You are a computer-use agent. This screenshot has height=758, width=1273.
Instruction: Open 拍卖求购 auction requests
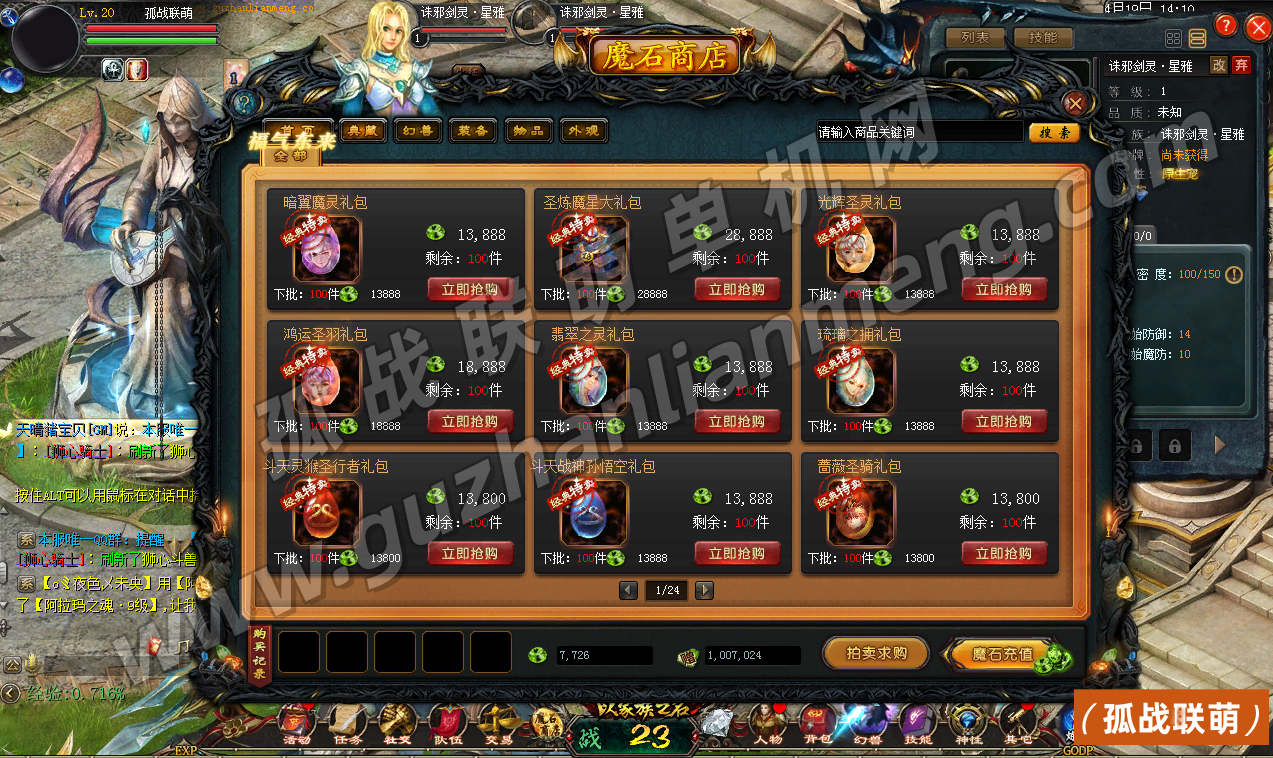pos(876,653)
